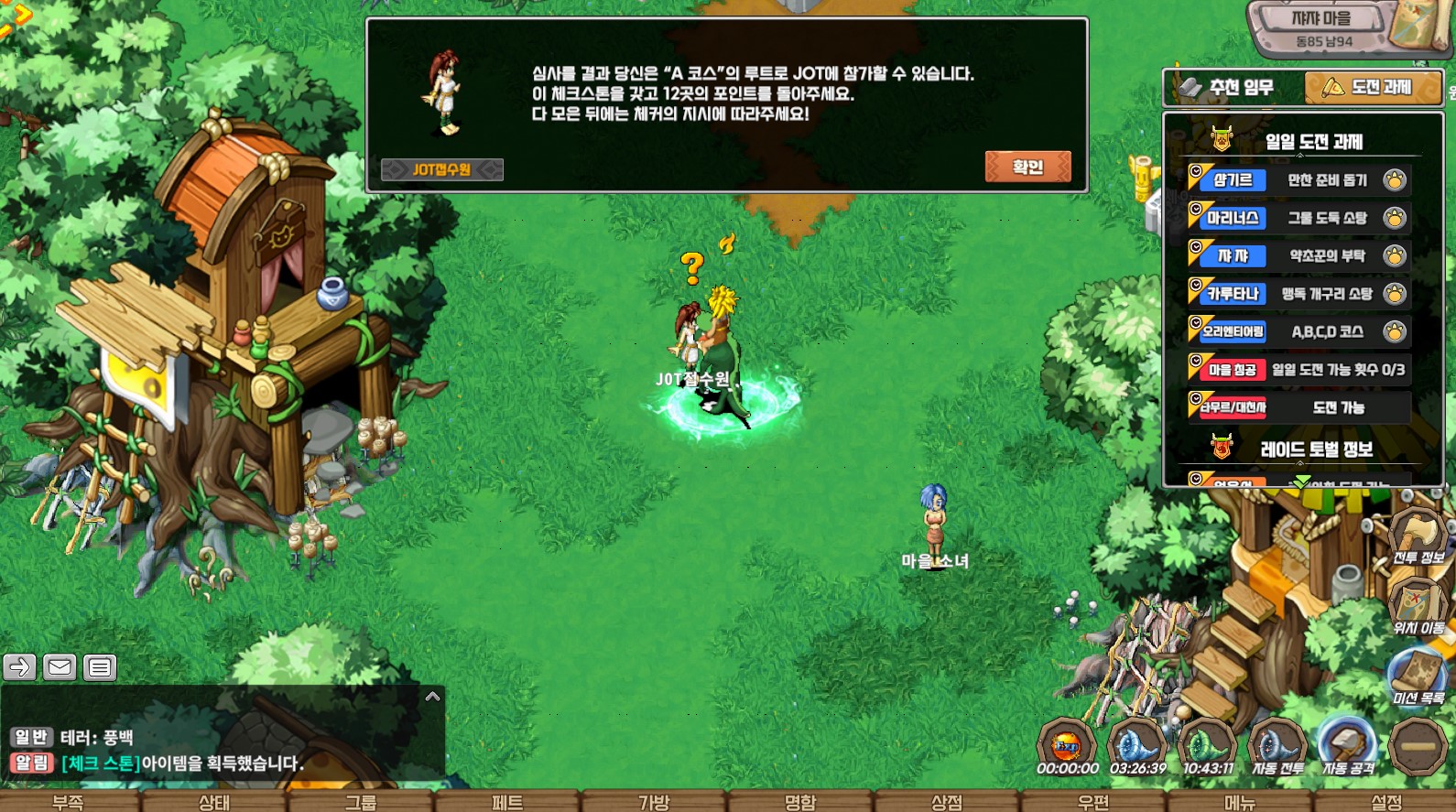Image resolution: width=1456 pixels, height=812 pixels.
Task: Open the mail envelope button above chat
Action: pyautogui.click(x=60, y=667)
